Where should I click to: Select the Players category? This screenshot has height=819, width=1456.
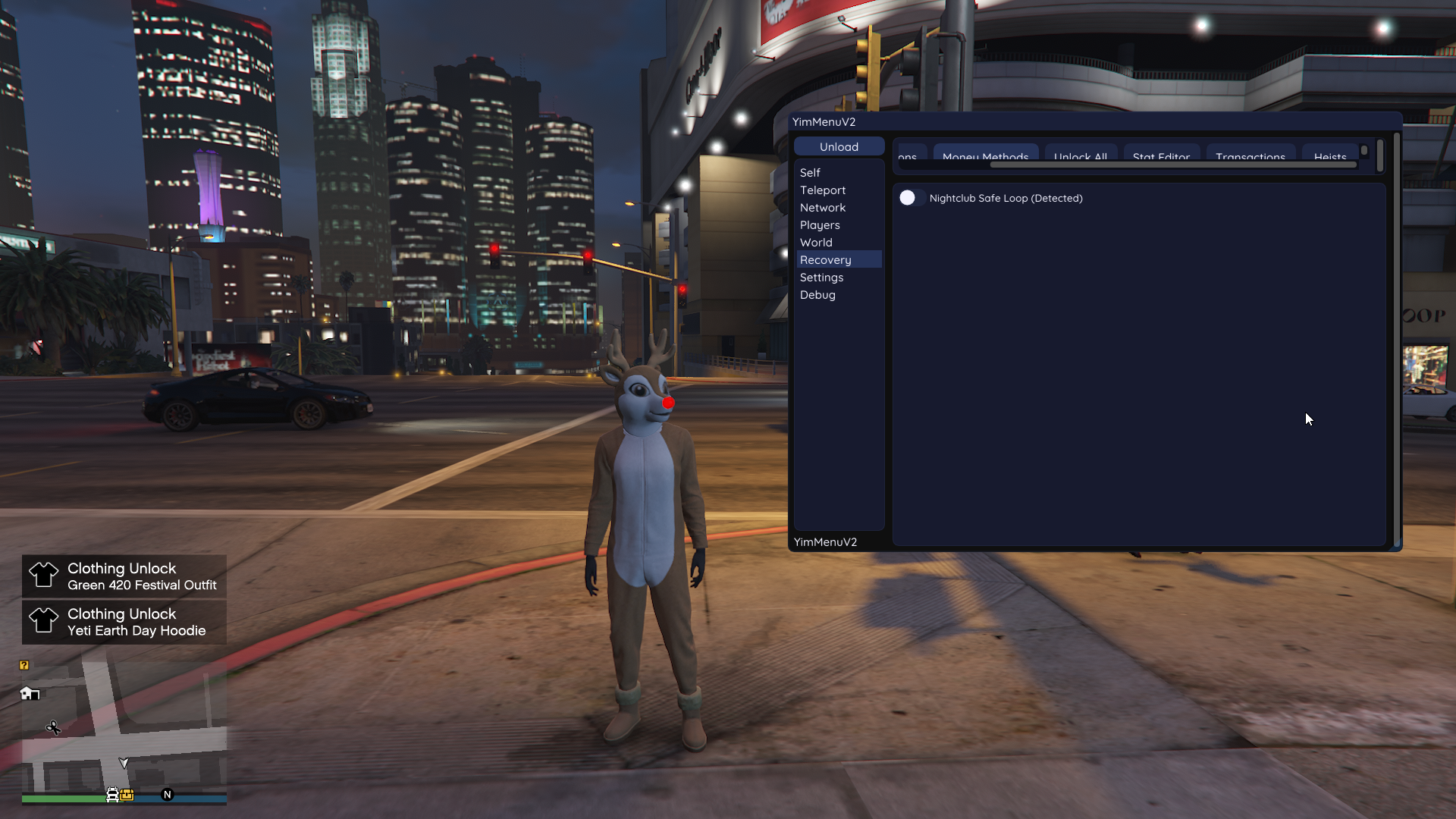tap(820, 224)
